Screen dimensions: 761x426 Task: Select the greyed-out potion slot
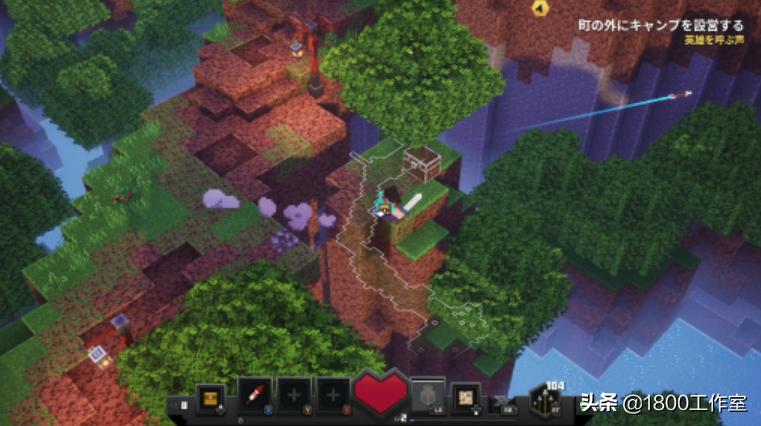pos(428,395)
